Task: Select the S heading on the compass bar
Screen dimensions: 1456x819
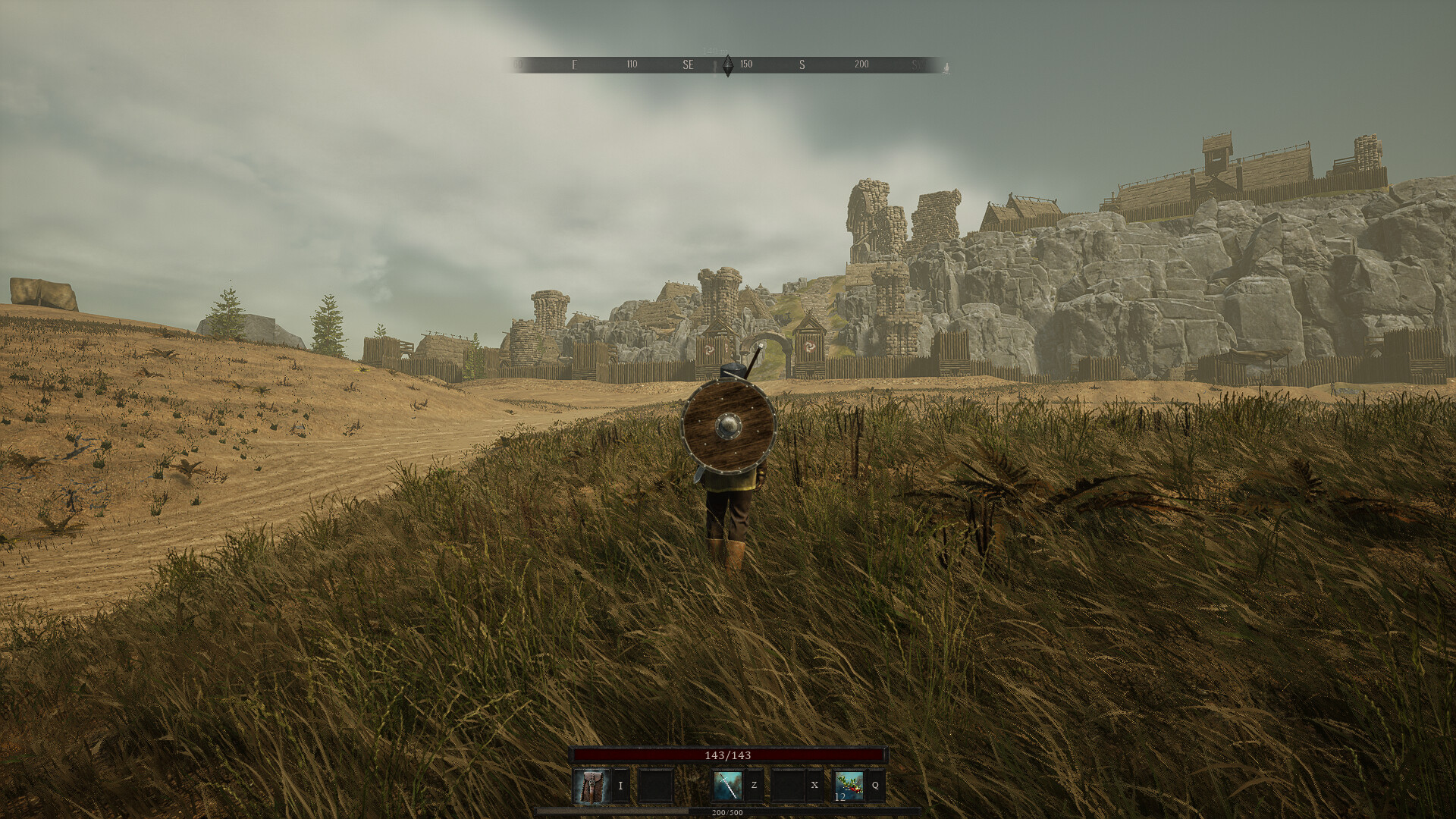Action: click(802, 65)
